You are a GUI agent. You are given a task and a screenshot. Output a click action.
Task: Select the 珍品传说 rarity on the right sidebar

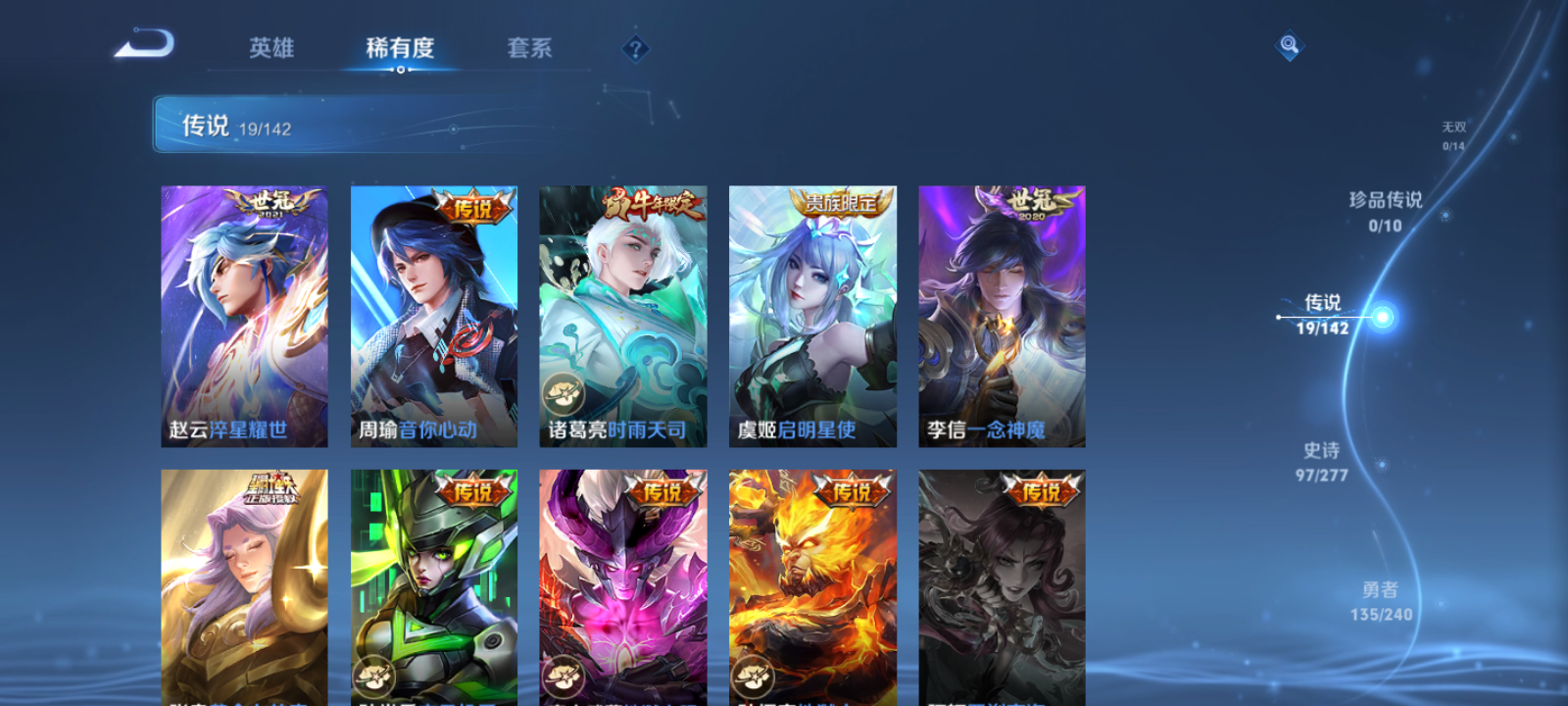1388,212
